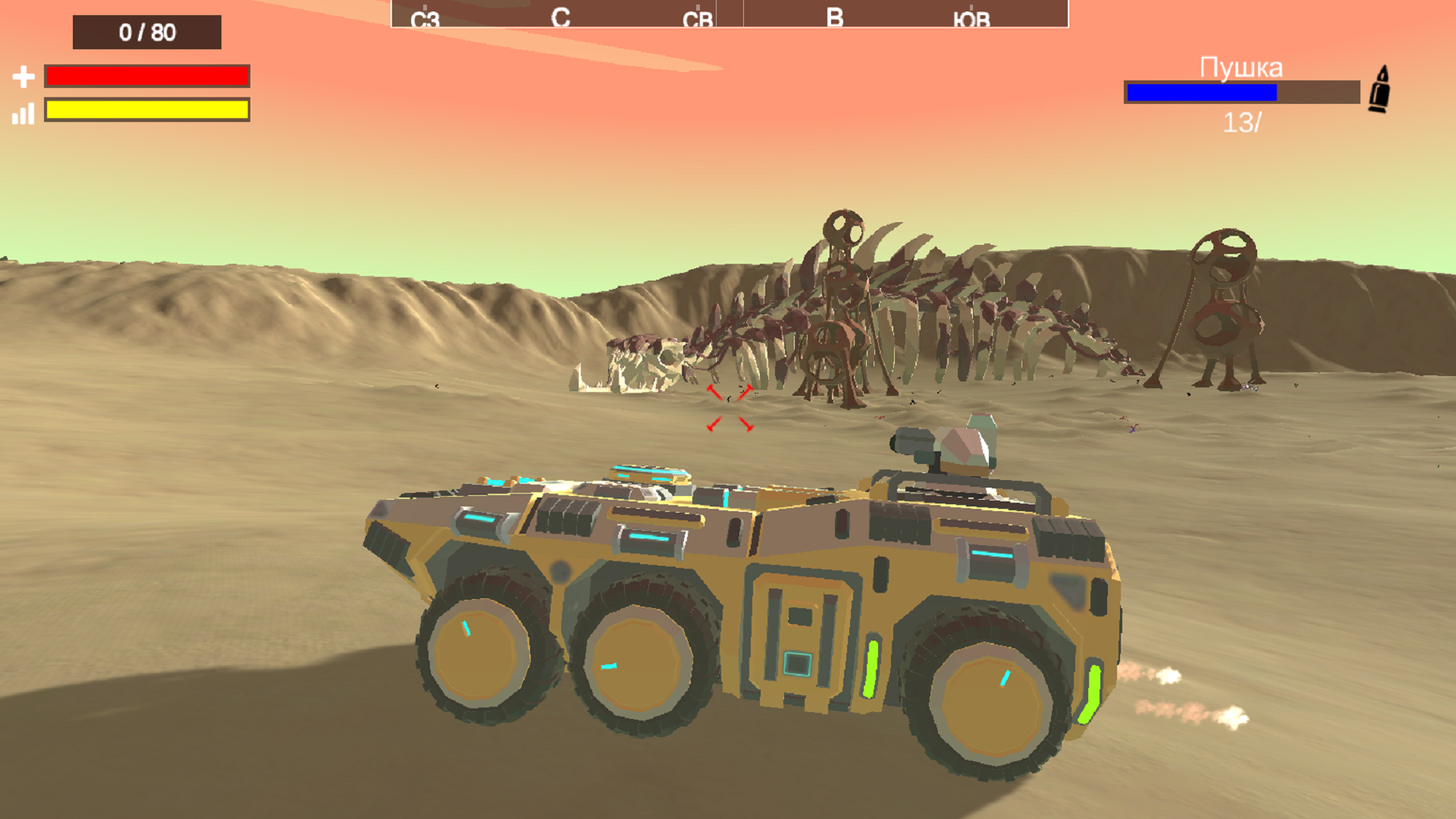Click the yellow stamina bar
1456x819 pixels.
click(x=147, y=109)
